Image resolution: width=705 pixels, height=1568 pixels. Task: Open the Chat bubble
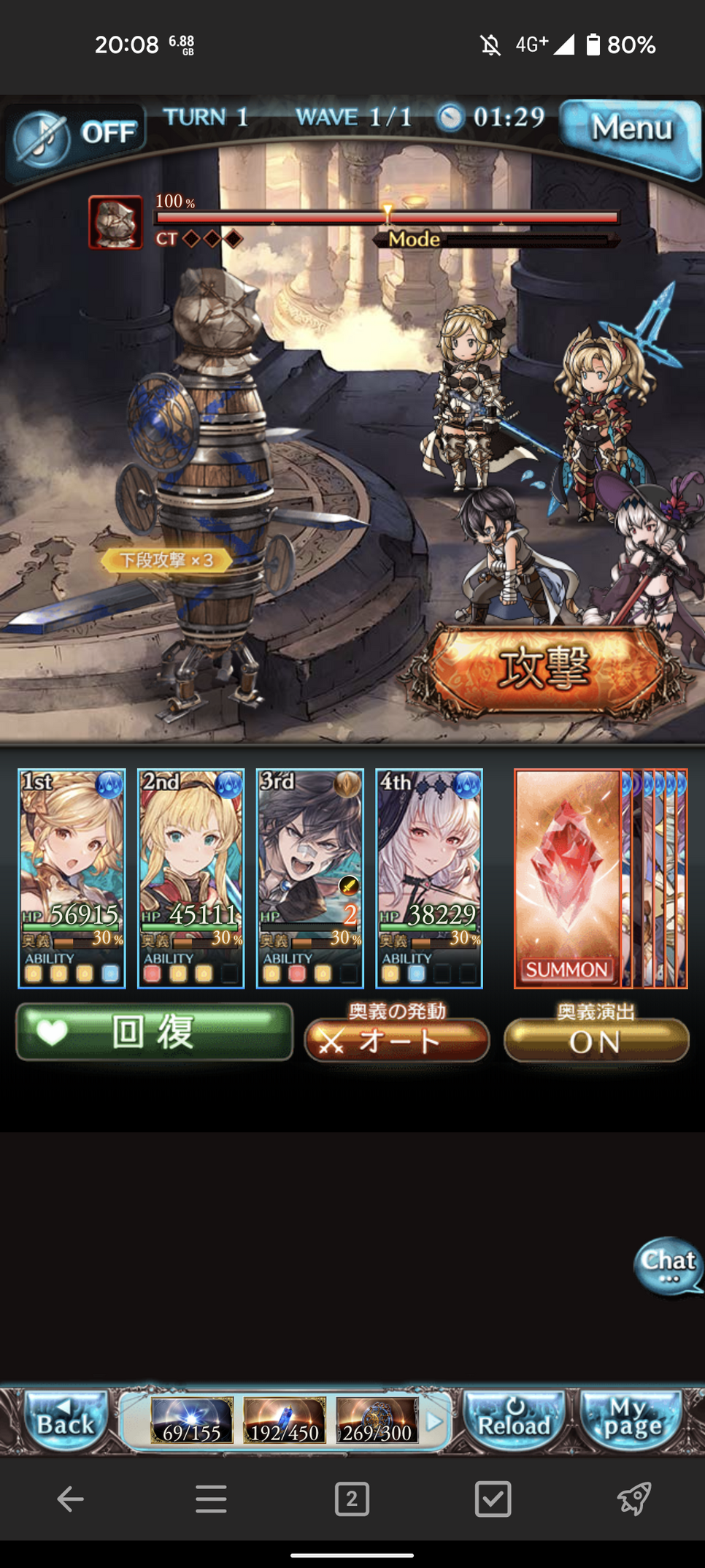[x=668, y=1265]
